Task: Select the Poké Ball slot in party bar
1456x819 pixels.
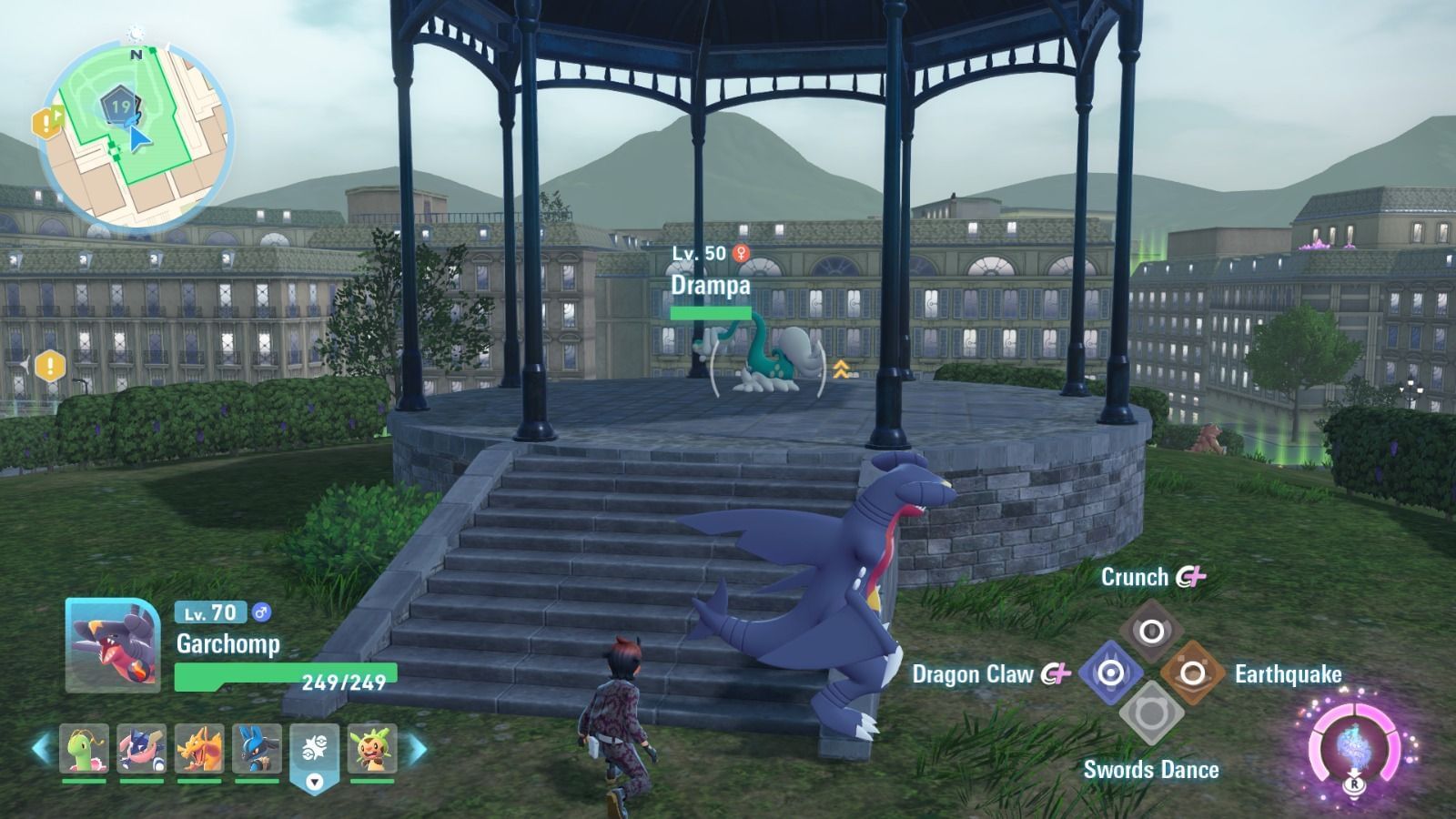Action: coord(314,752)
